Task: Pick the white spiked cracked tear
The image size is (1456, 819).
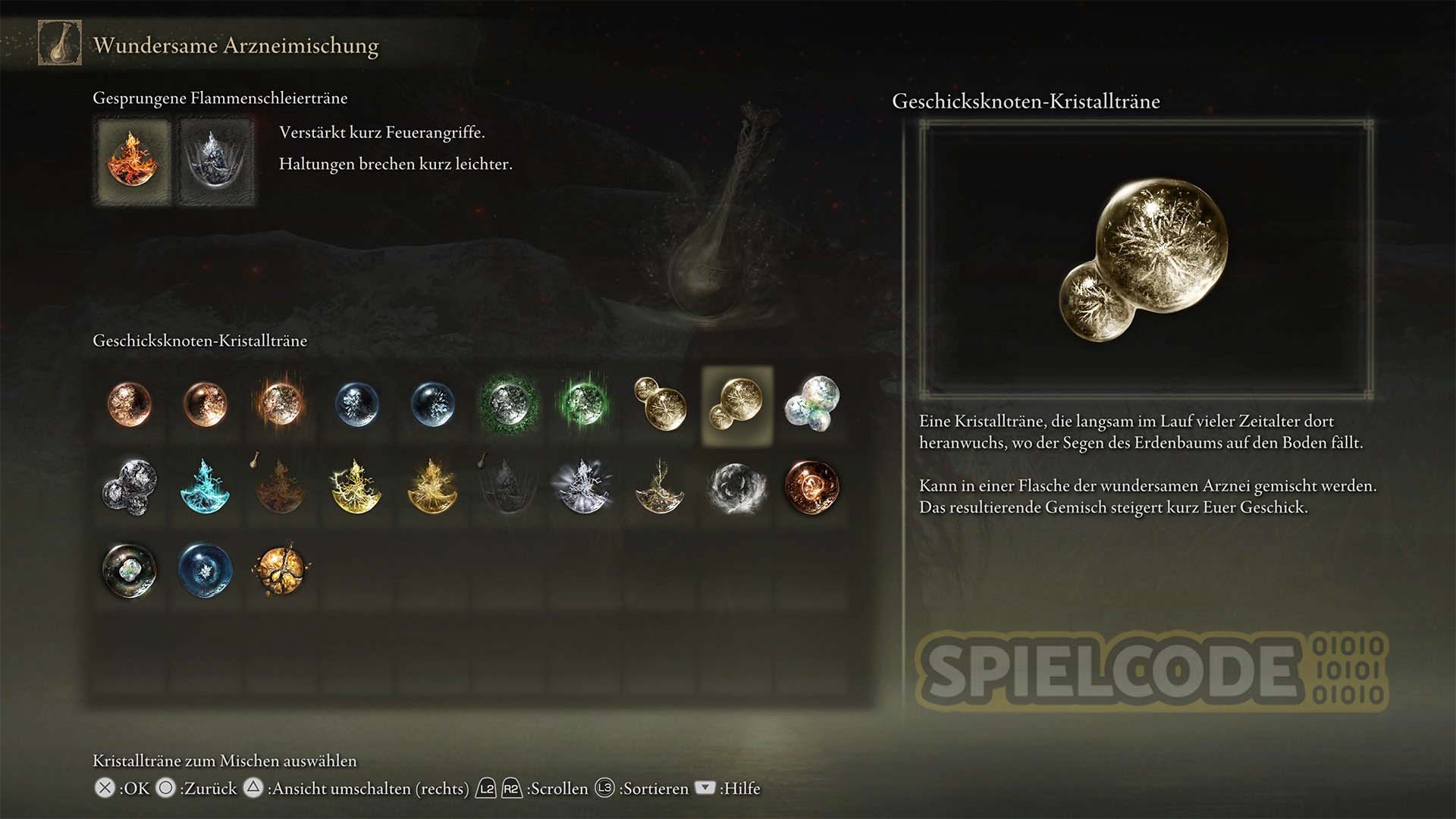Action: [x=583, y=486]
